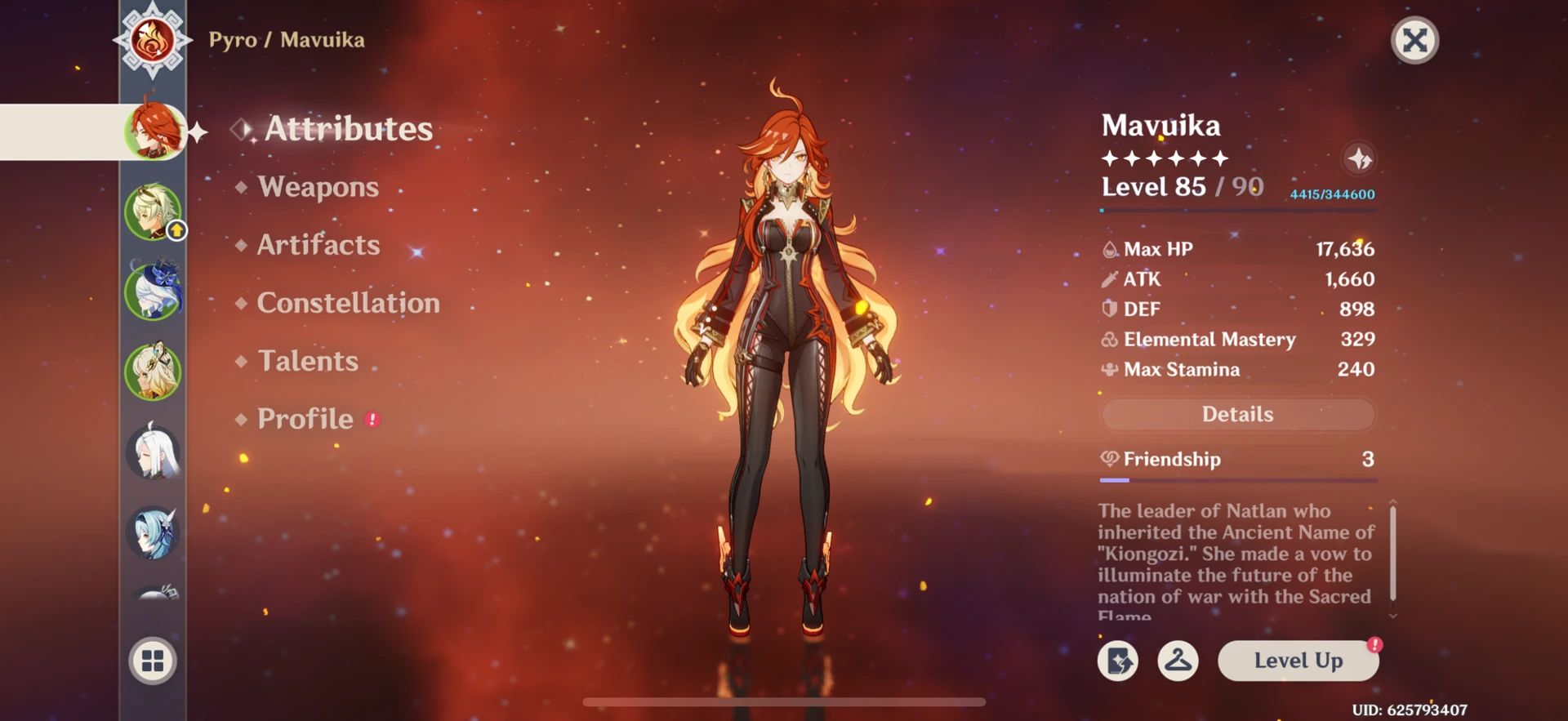The width and height of the screenshot is (1568, 721).
Task: Open Mavuika's portrait in the character sidebar
Action: (153, 131)
